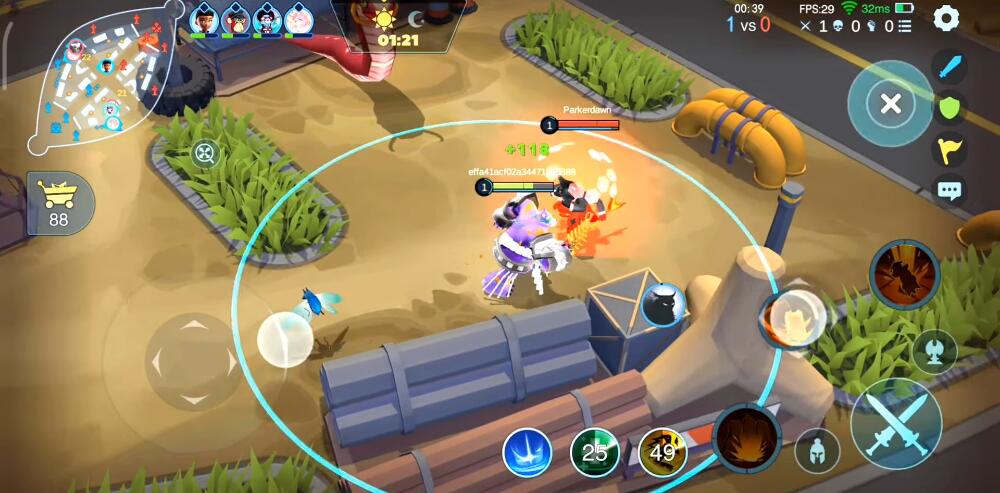1000x493 pixels.
Task: Open the shop cart with 88 gold
Action: (60, 203)
